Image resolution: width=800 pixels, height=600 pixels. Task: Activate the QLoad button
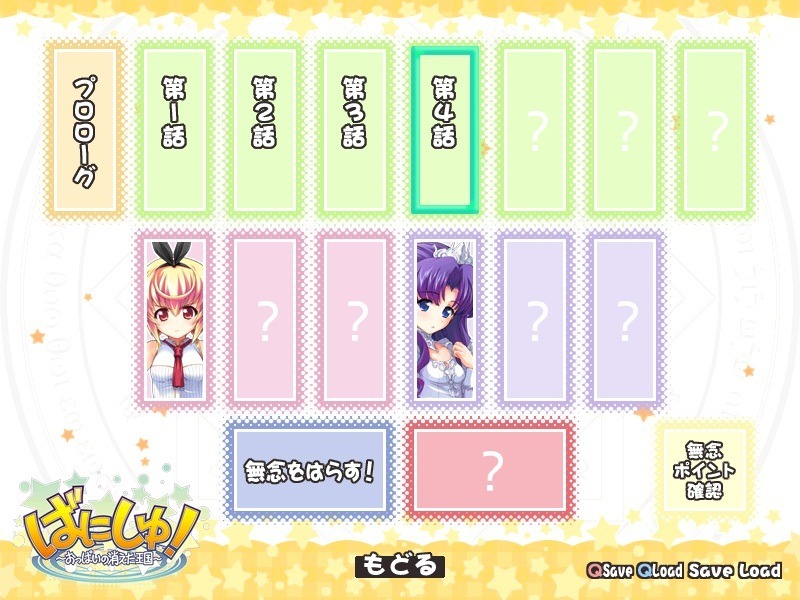tap(659, 571)
